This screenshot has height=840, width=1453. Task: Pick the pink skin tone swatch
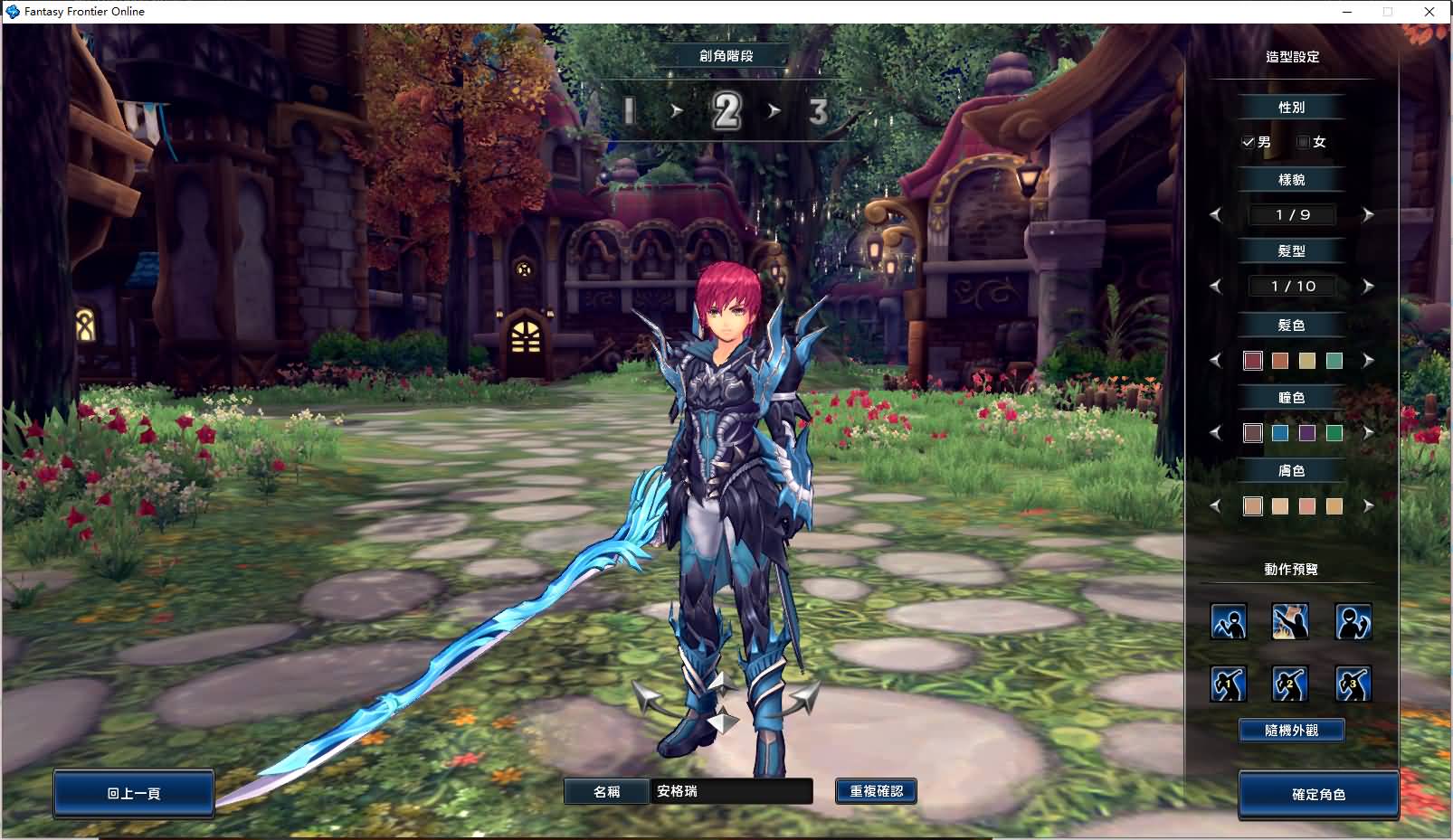[x=1306, y=506]
